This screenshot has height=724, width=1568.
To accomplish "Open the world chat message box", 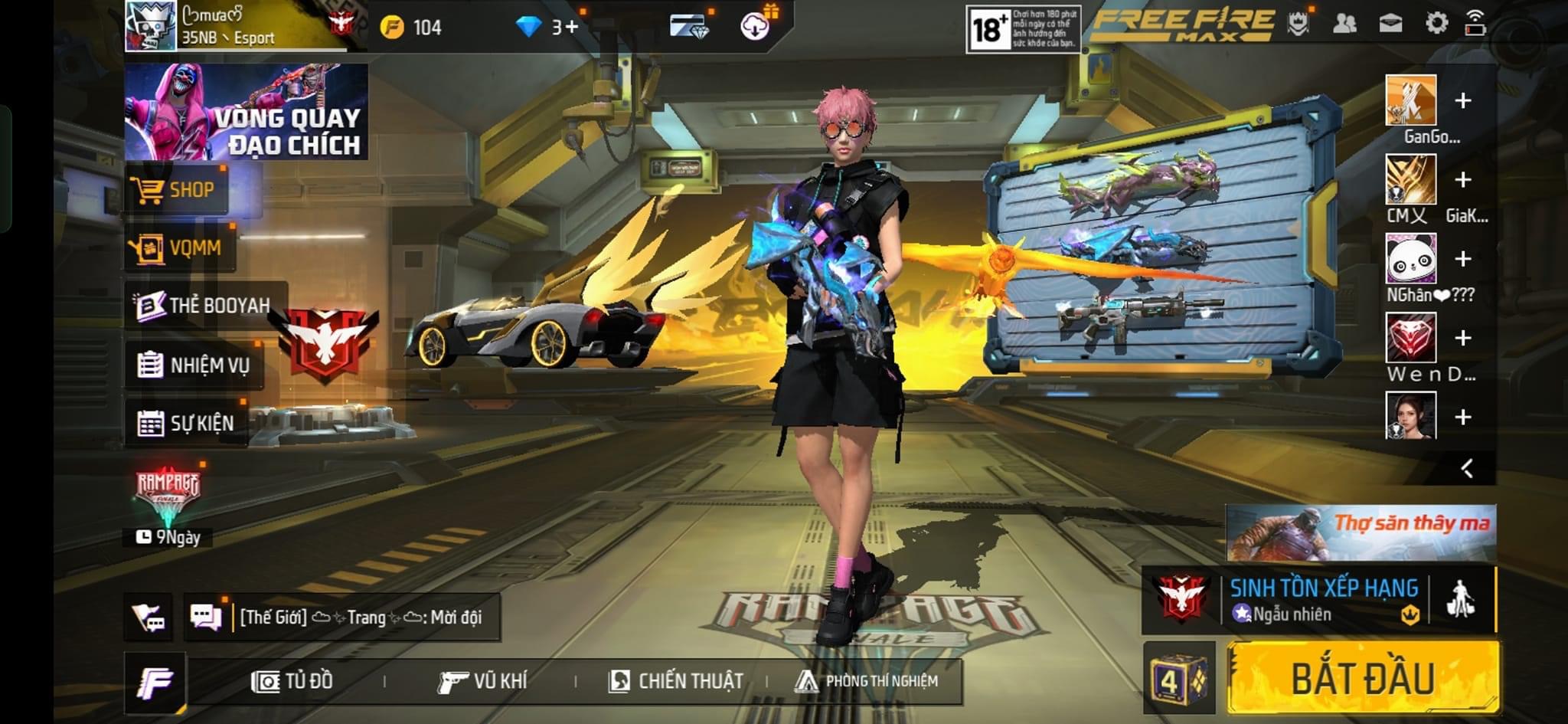I will tap(360, 617).
